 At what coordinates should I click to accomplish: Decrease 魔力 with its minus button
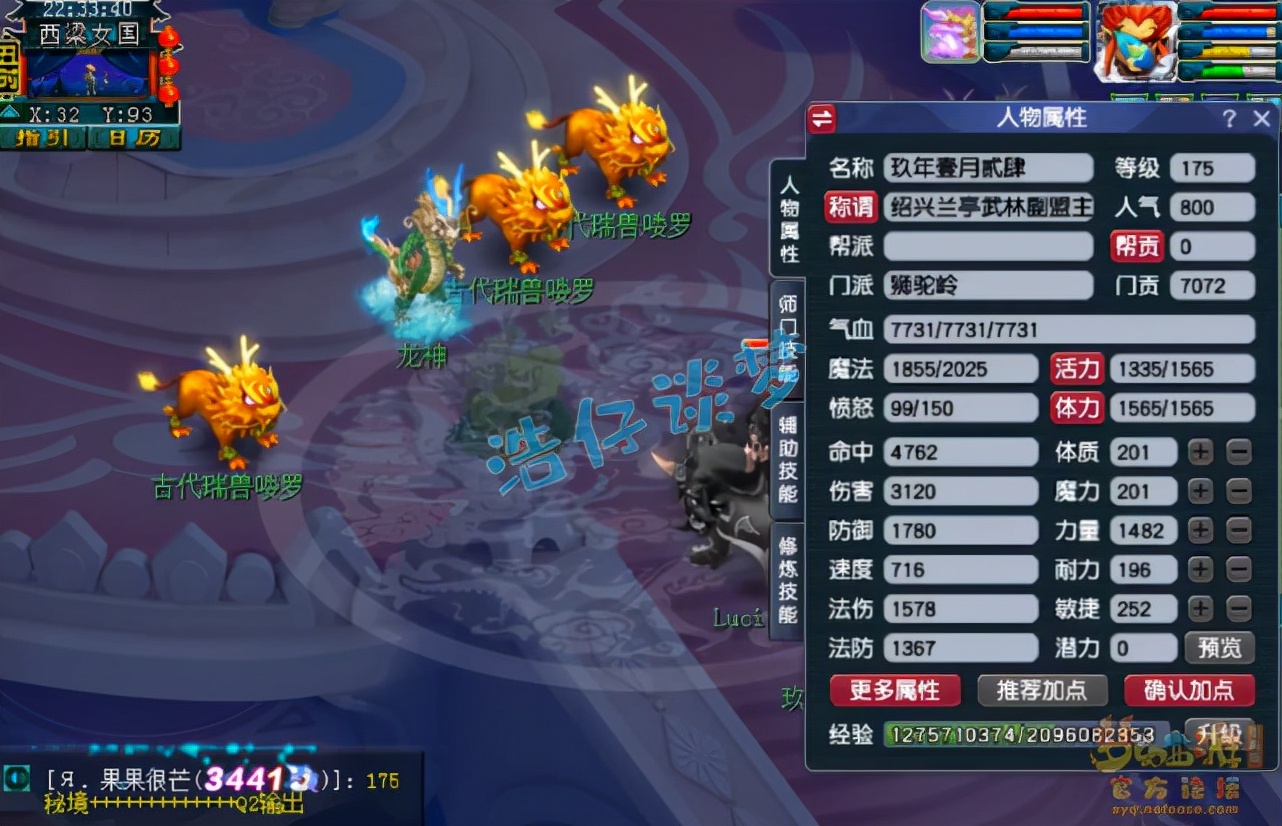coord(1239,491)
